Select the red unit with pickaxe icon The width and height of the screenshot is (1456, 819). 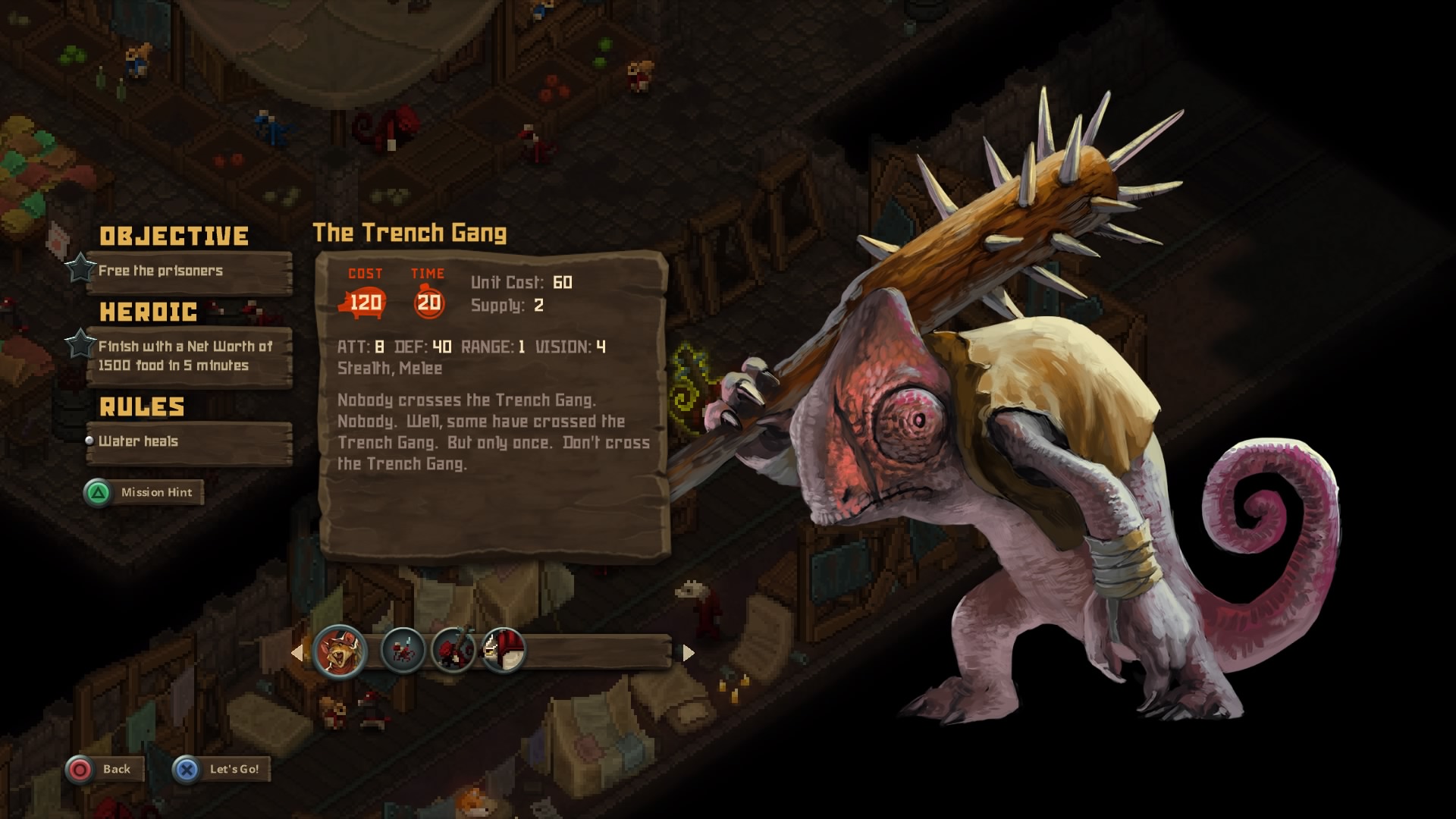pyautogui.click(x=453, y=651)
